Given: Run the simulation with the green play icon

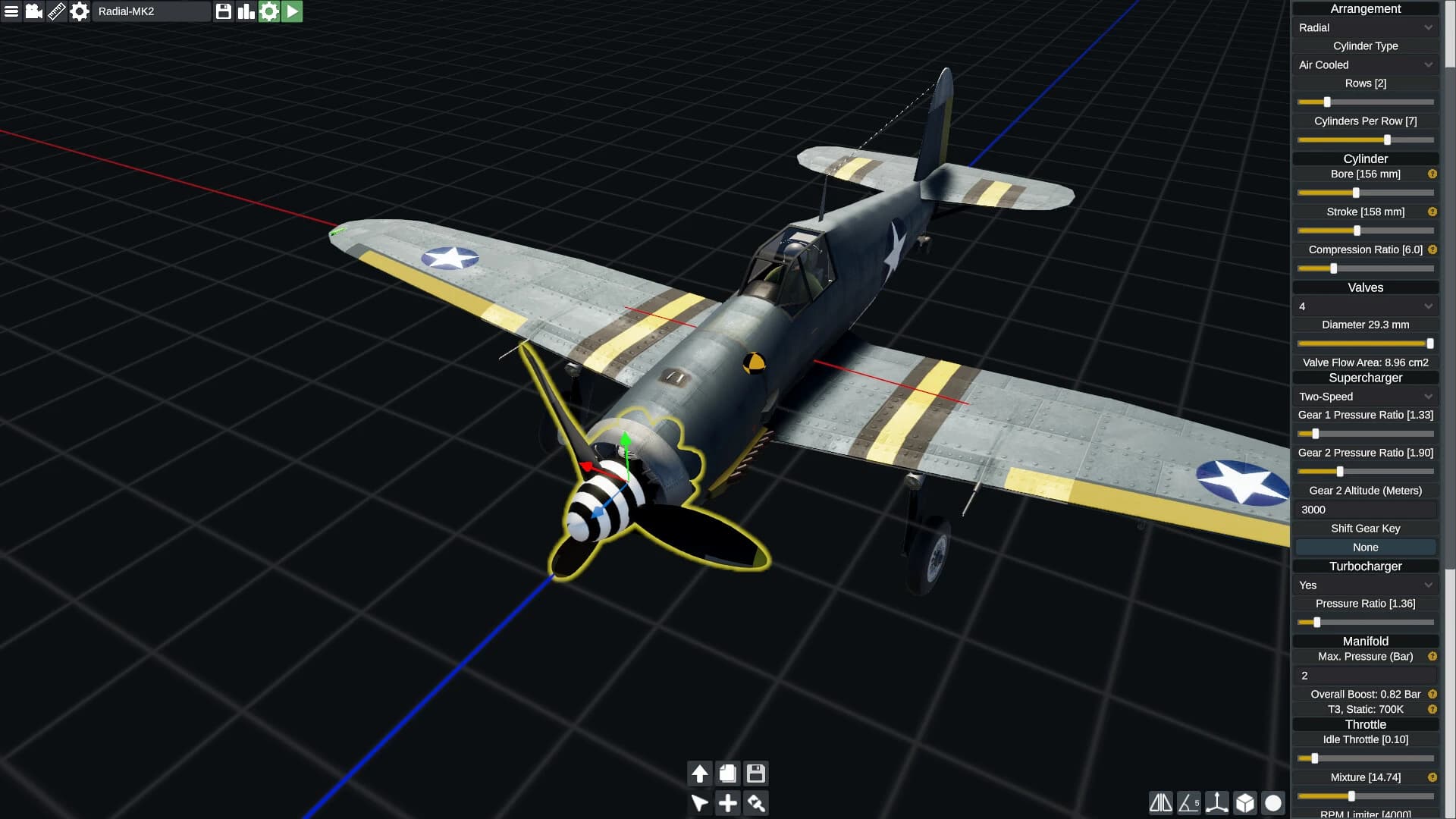Looking at the screenshot, I should pos(292,11).
